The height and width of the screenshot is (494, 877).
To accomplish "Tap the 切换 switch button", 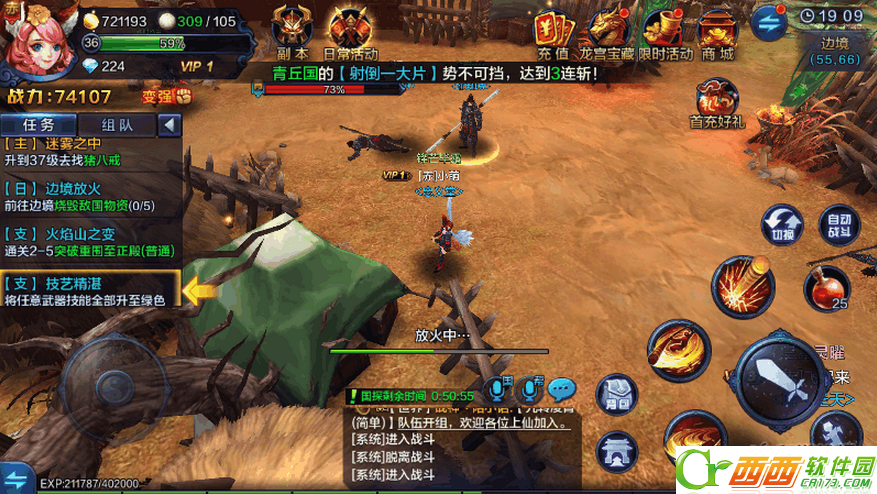I will click(782, 225).
